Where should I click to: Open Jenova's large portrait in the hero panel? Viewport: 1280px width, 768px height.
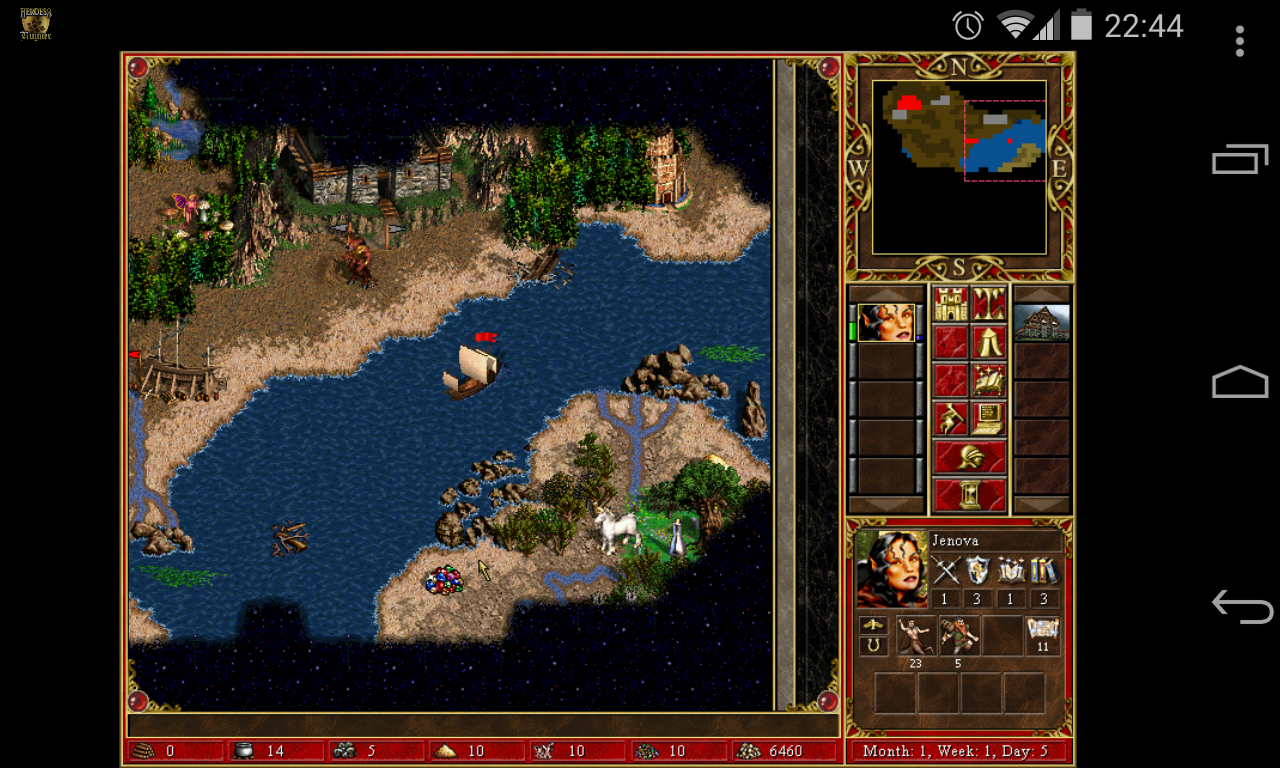tap(892, 568)
